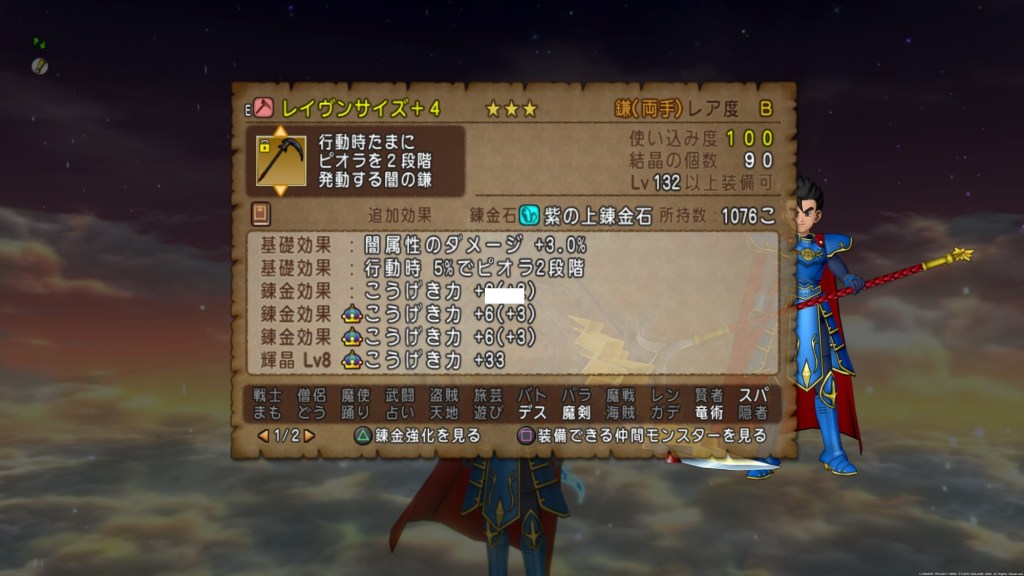
Task: Select the レイヴンサイズ scythe item icon
Action: point(281,160)
